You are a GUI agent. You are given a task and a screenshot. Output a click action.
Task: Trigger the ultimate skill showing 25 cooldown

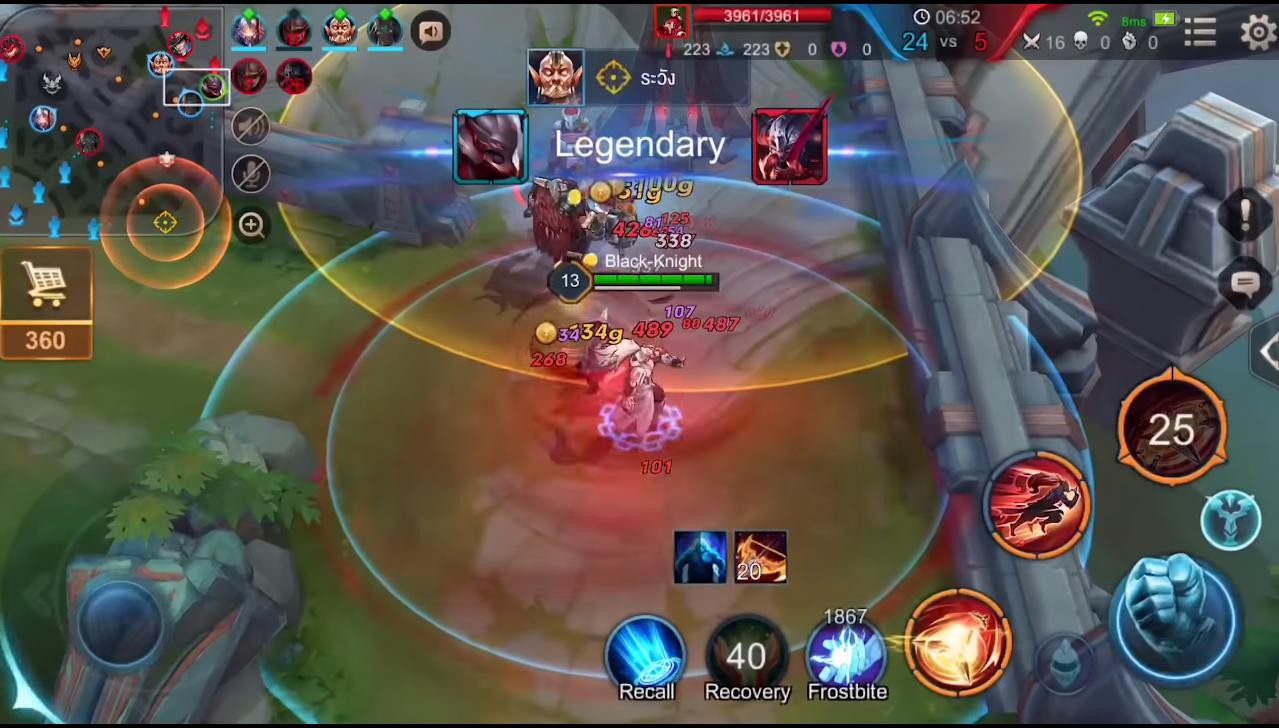[x=1171, y=428]
